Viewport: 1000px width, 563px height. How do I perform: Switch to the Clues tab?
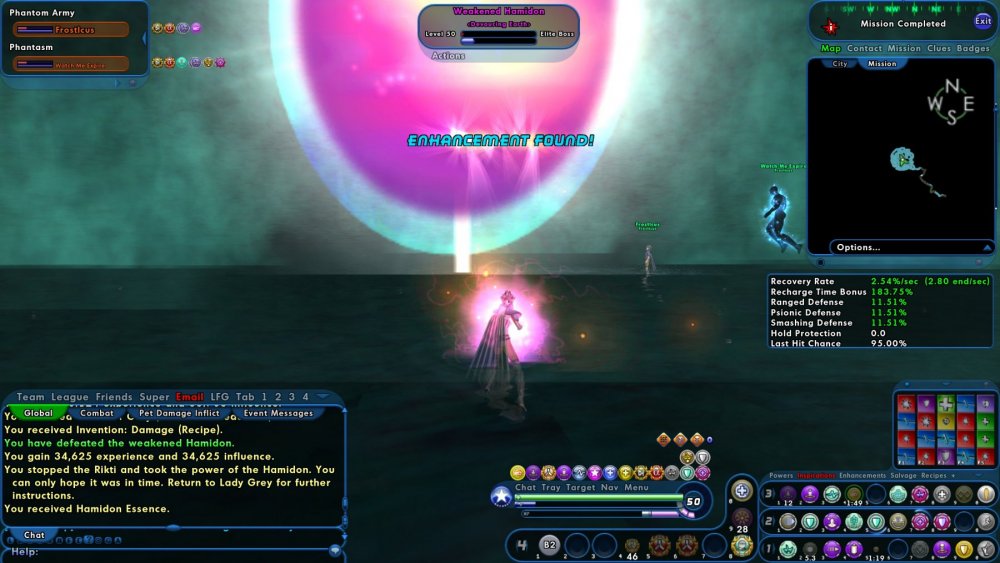pos(939,48)
